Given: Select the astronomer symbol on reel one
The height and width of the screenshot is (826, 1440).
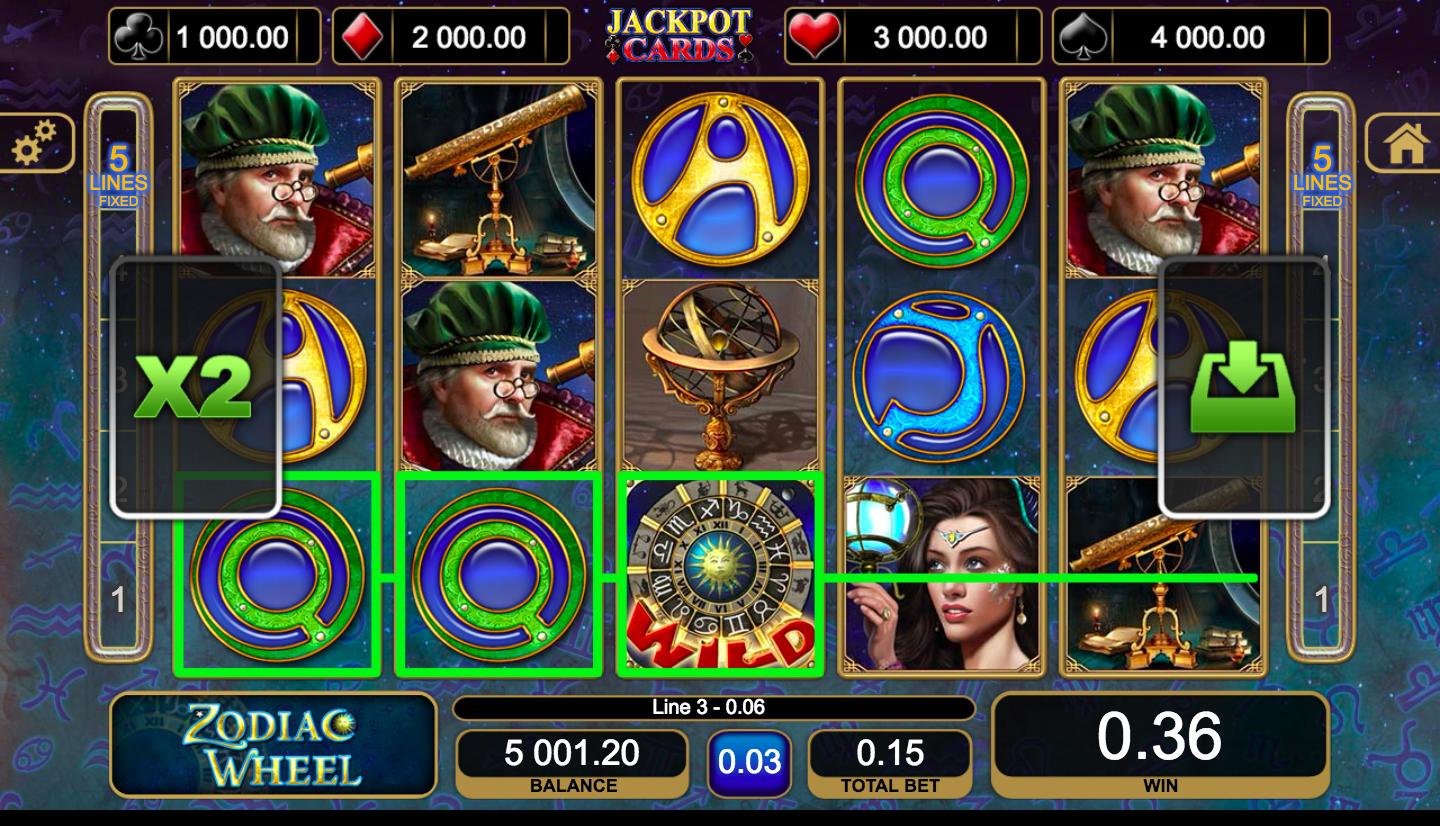Looking at the screenshot, I should coord(277,180).
